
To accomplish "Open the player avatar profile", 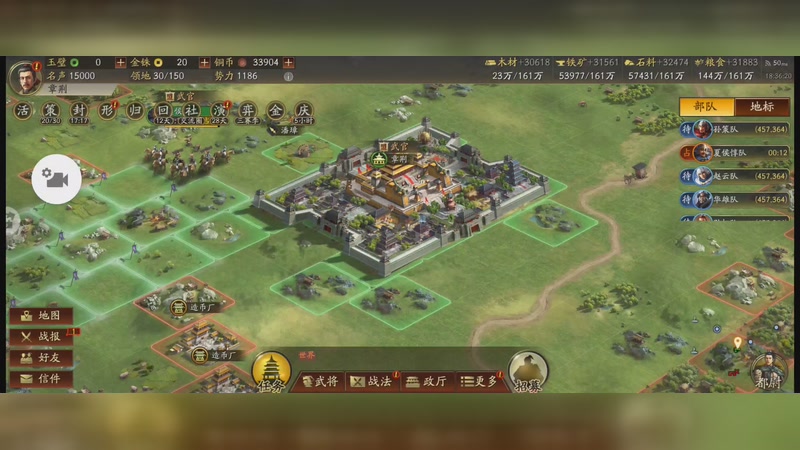I will tap(24, 75).
